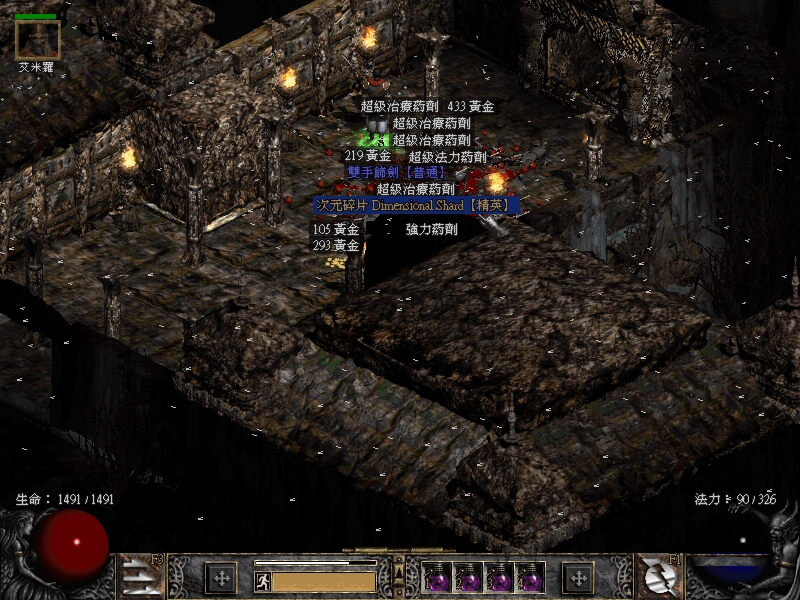Image resolution: width=800 pixels, height=600 pixels.
Task: Toggle the run/walk button
Action: (x=262, y=580)
